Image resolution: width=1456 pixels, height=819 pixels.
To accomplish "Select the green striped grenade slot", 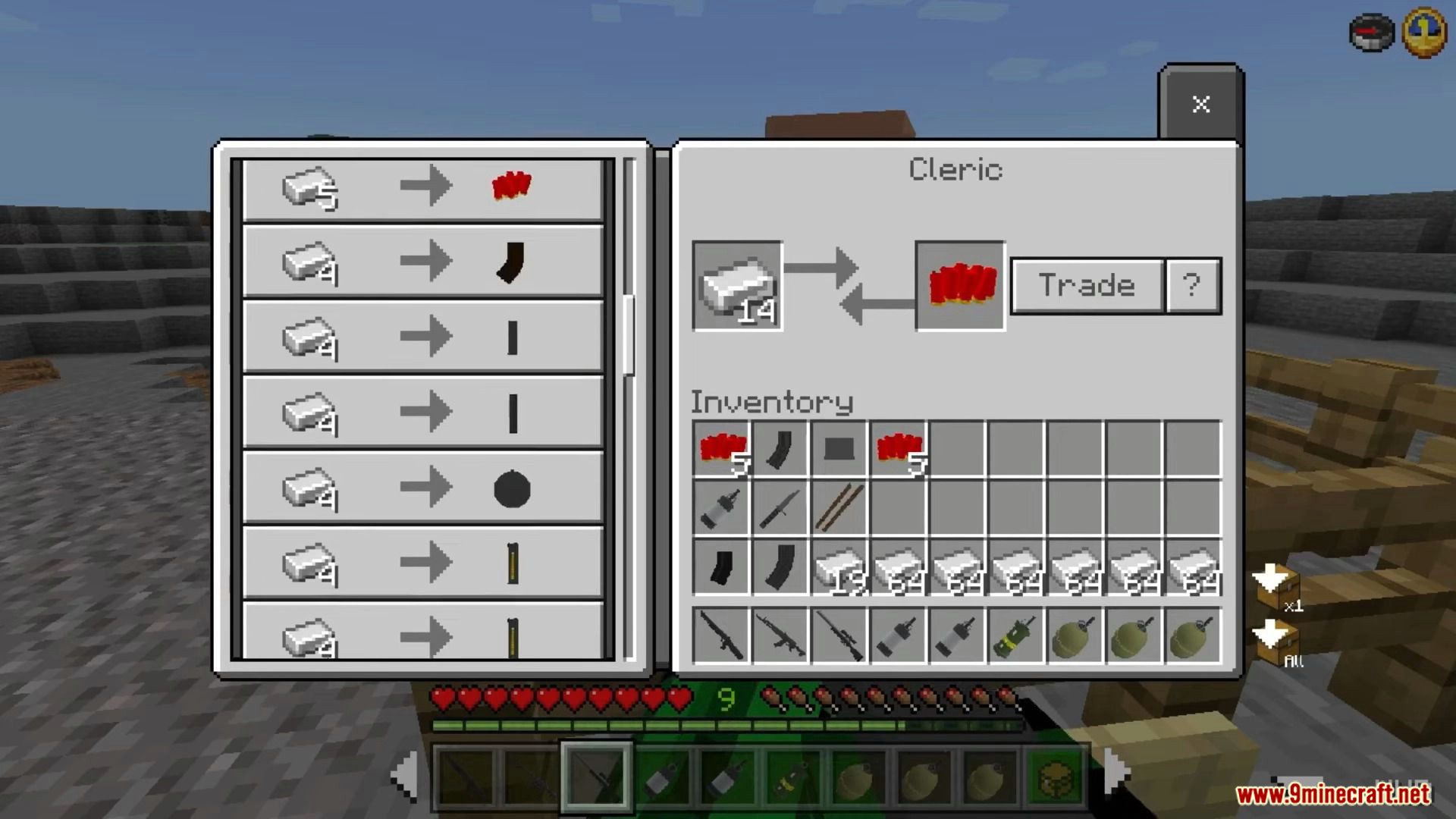I will point(1015,637).
